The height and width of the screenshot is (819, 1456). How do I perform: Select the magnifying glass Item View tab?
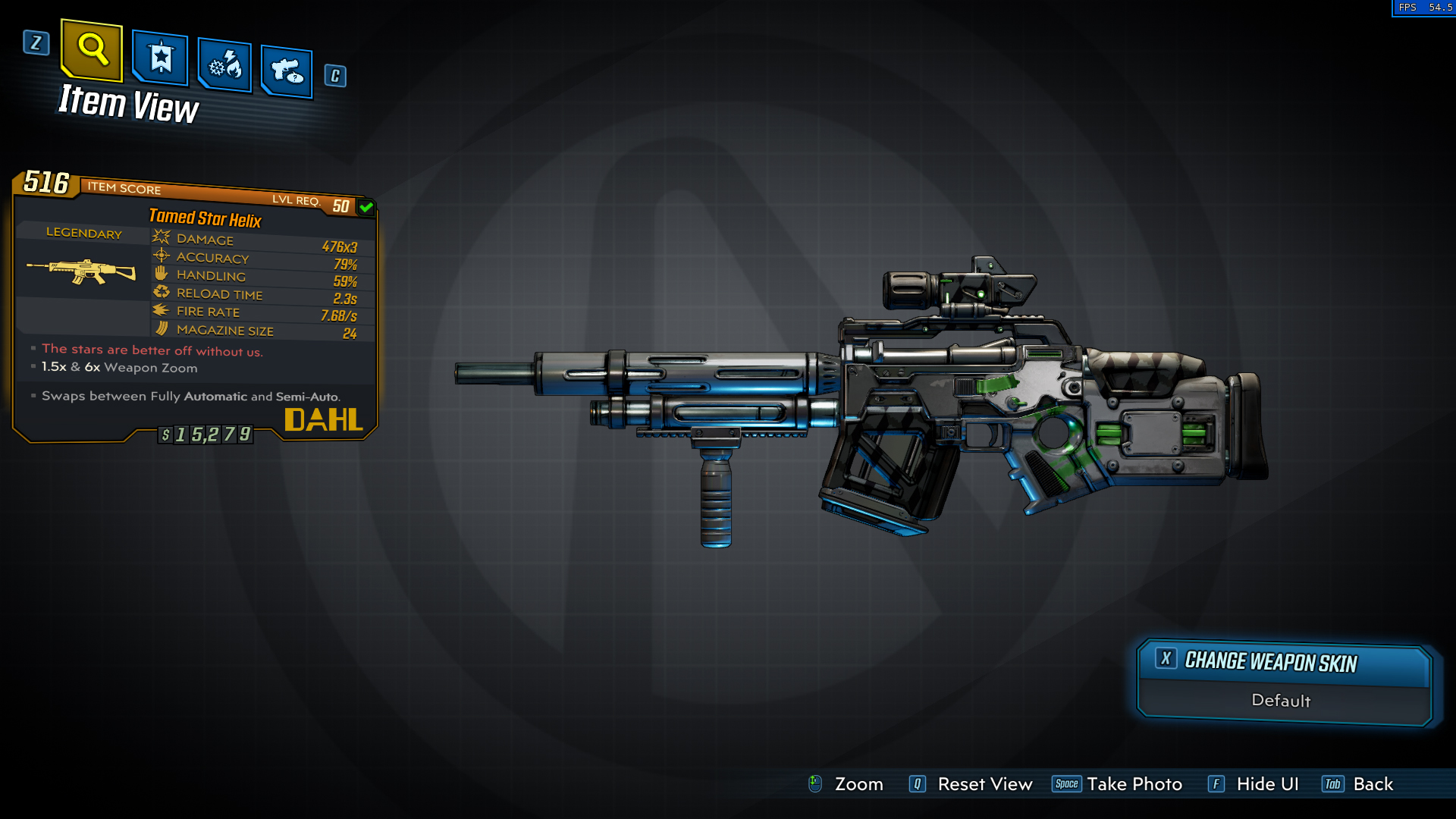click(x=92, y=50)
